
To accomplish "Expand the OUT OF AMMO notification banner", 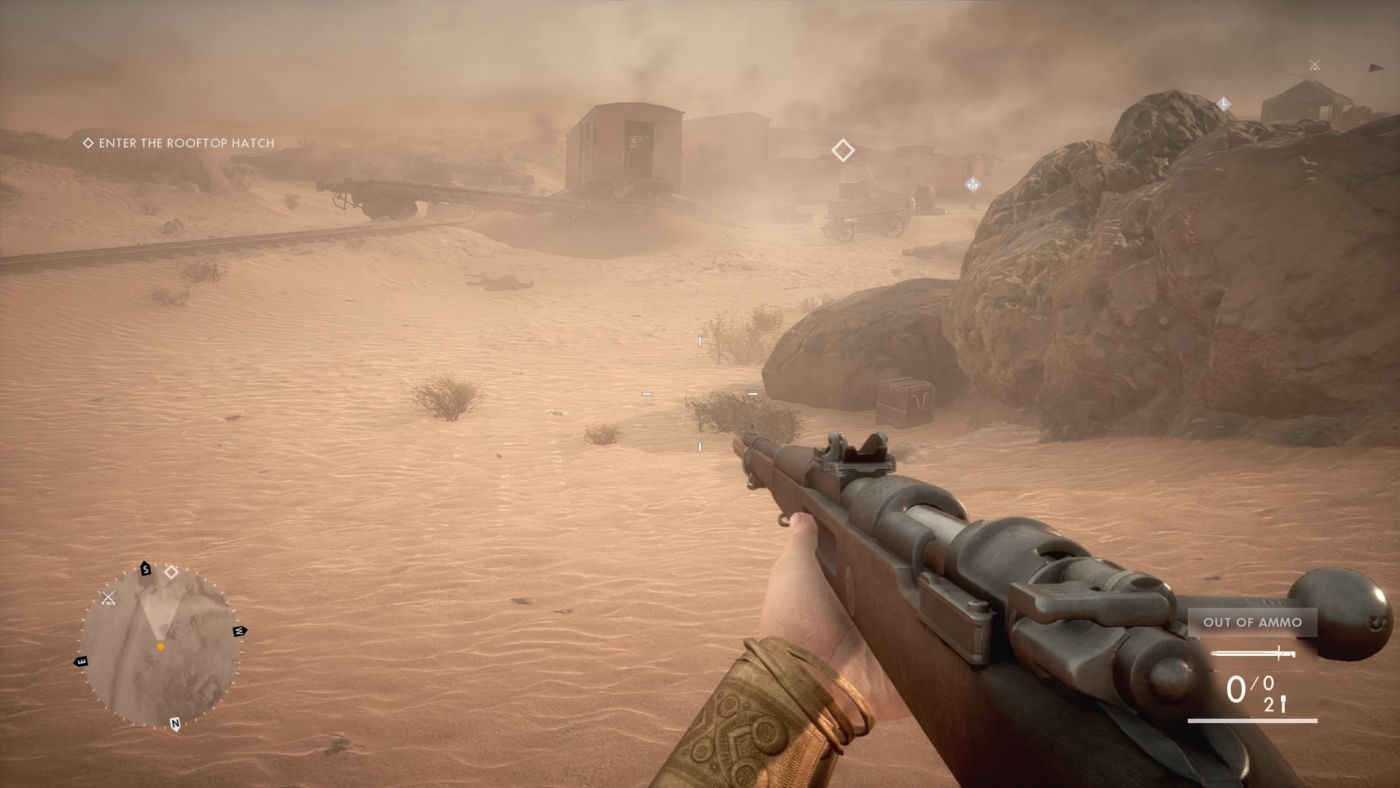I will tap(1252, 622).
